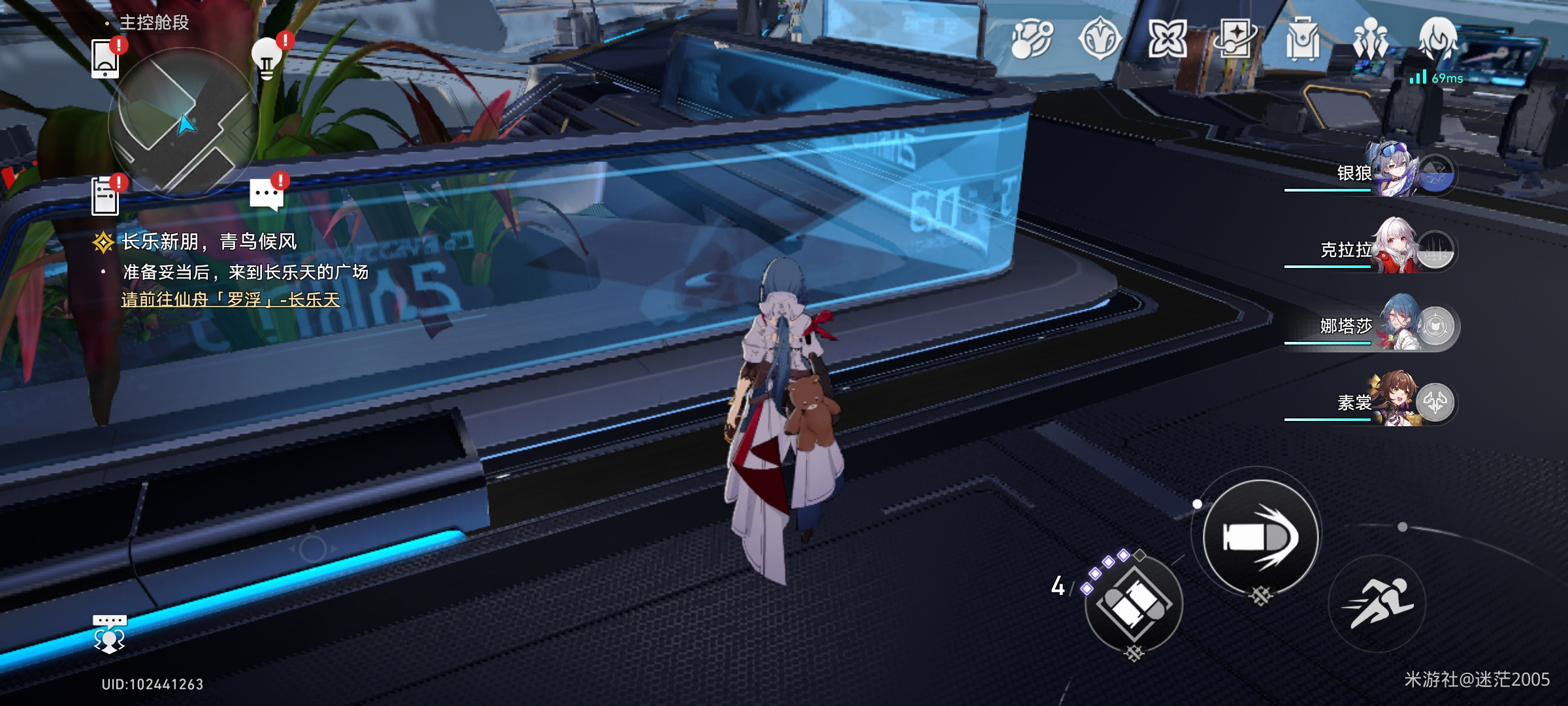The image size is (1568, 706).
Task: Open the chat emote icon at bottom-left
Action: coord(109,633)
